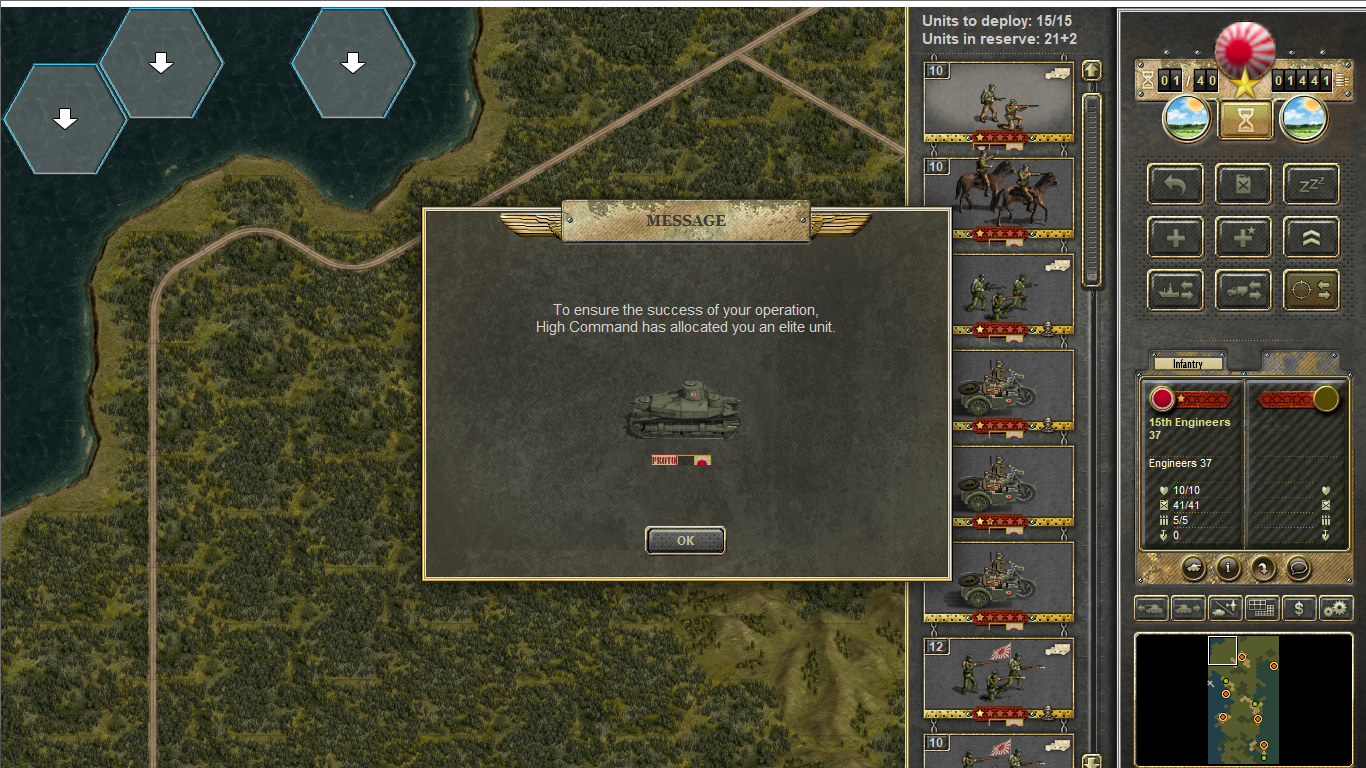Open game options with the gears button
Screen dimensions: 1366x768
pos(1336,608)
